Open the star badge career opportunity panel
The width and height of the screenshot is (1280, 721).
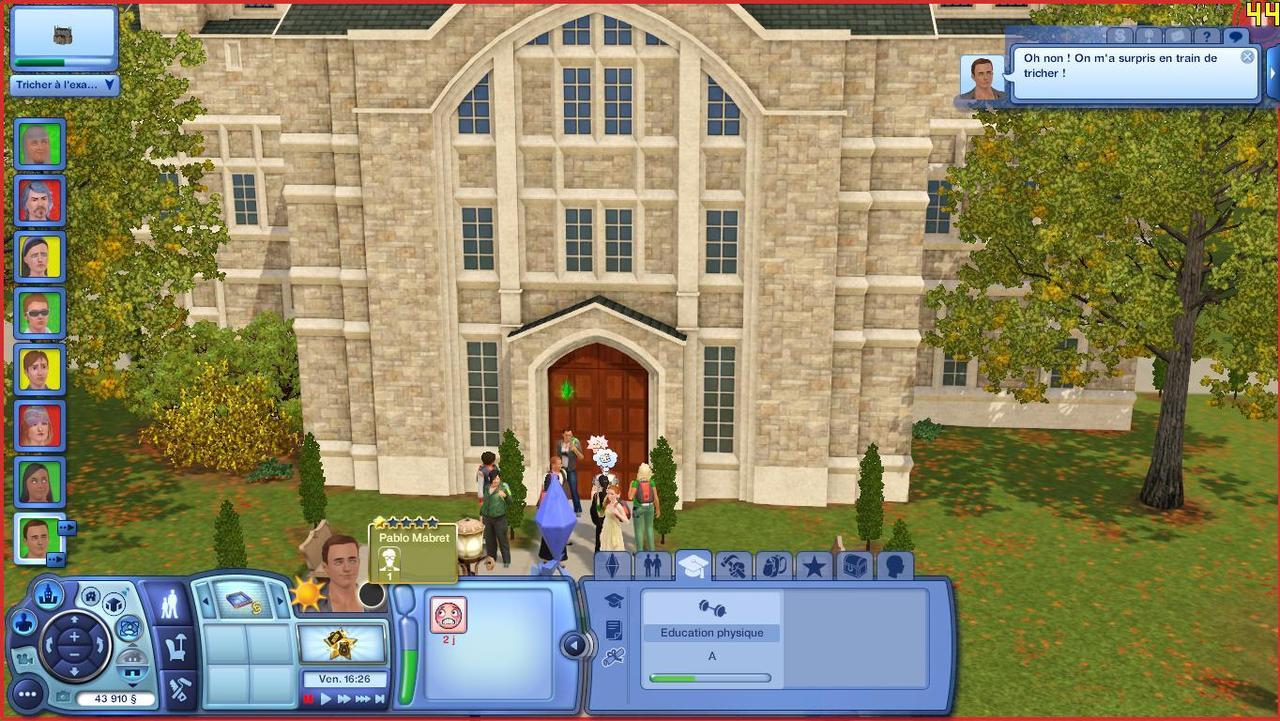click(342, 643)
